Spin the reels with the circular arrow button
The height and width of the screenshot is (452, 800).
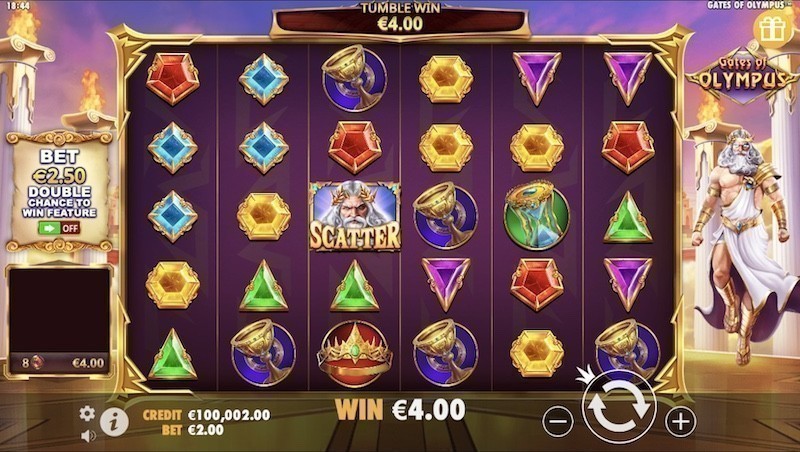[618, 409]
